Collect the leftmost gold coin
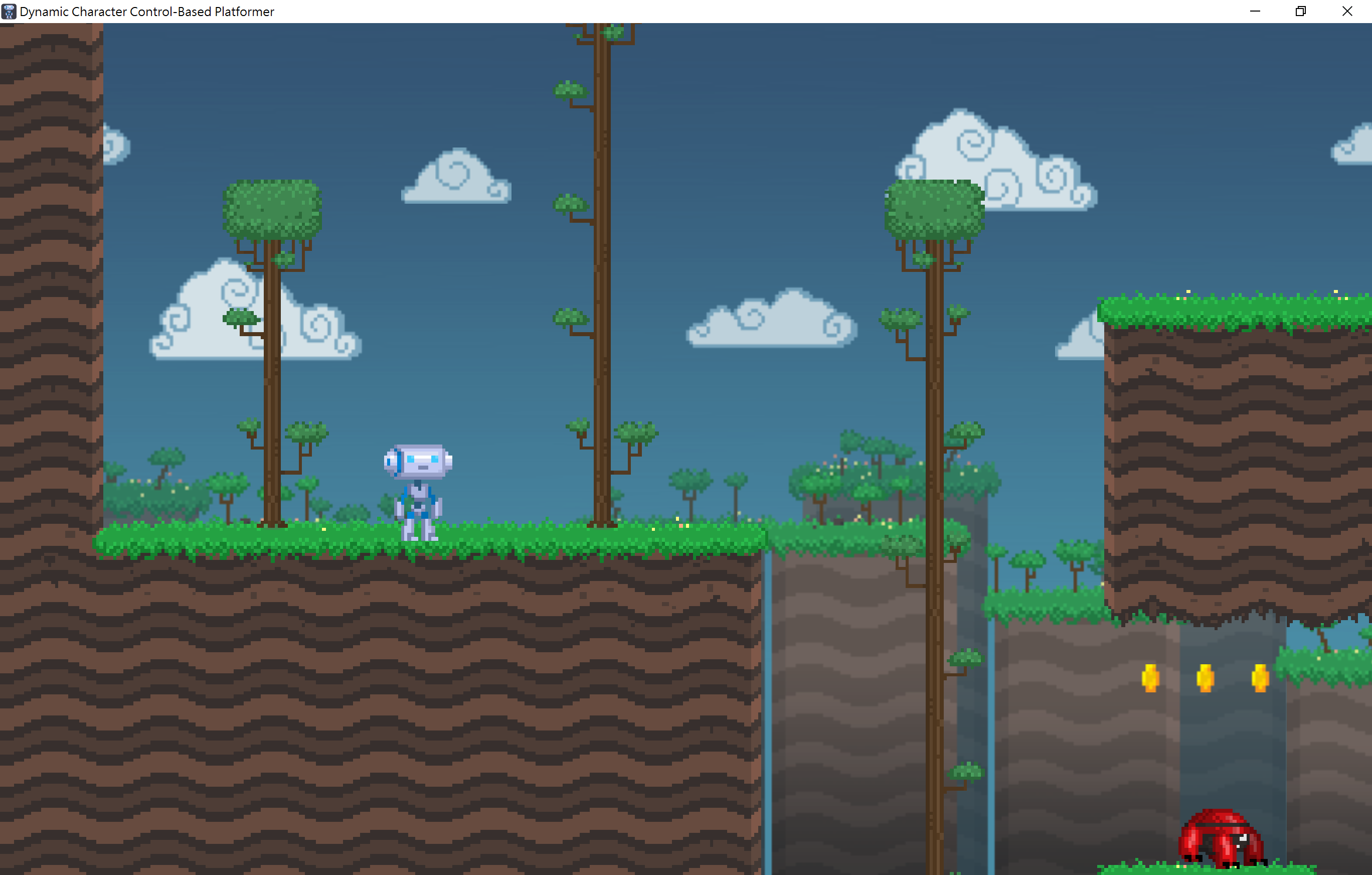Image resolution: width=1372 pixels, height=875 pixels. coord(1150,678)
